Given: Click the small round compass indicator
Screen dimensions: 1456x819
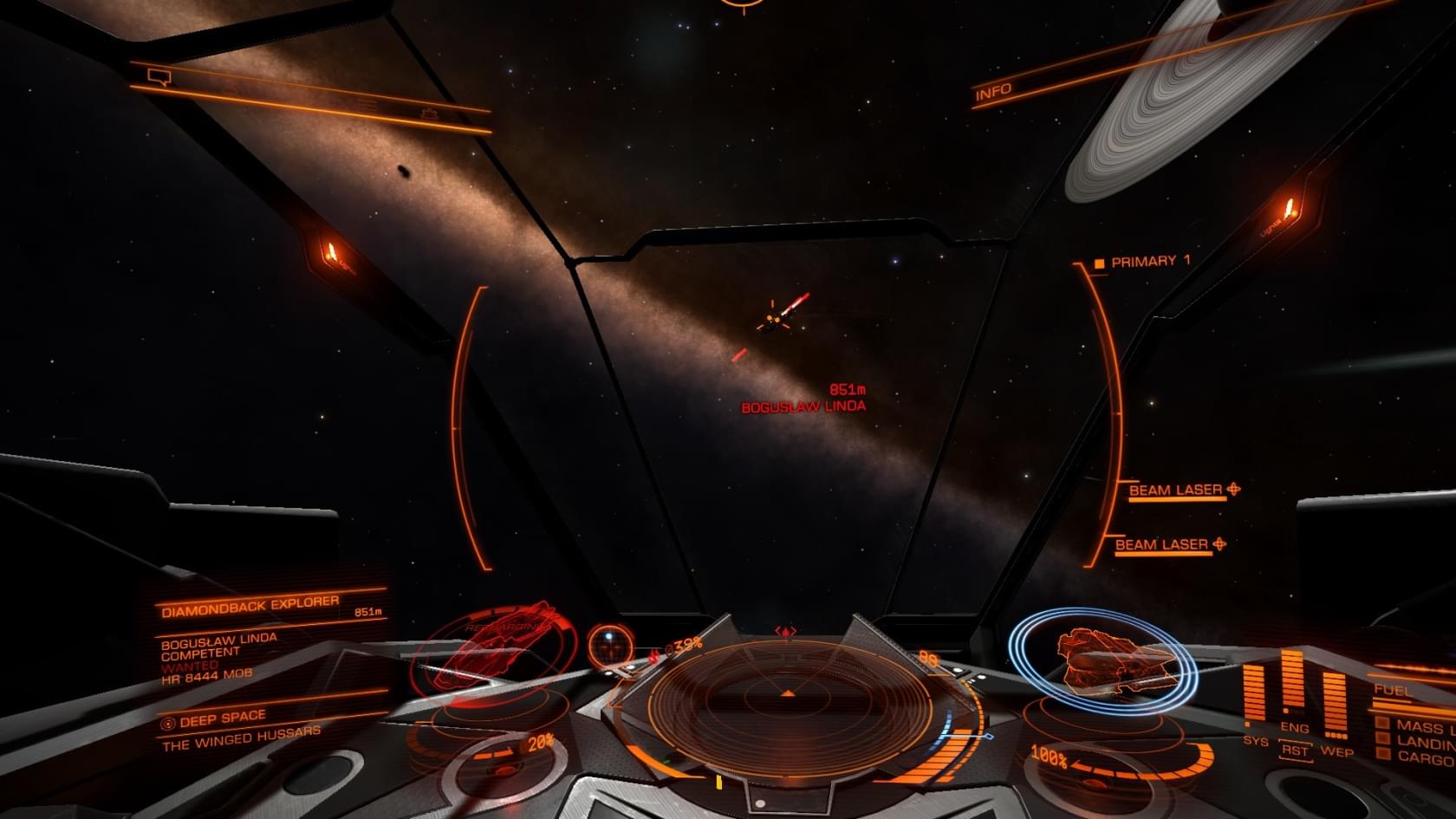Looking at the screenshot, I should [x=610, y=643].
